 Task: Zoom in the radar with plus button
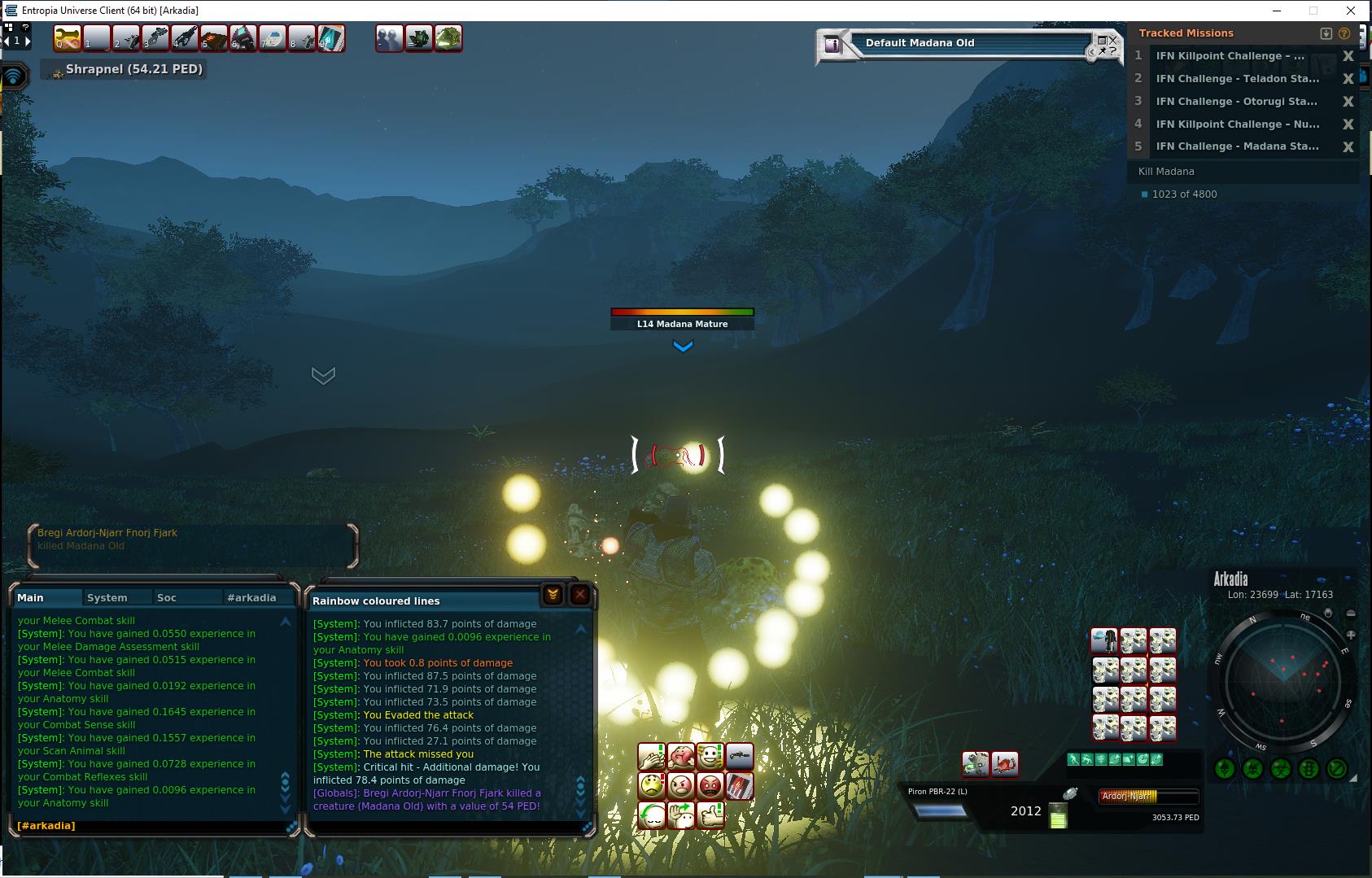[1351, 635]
